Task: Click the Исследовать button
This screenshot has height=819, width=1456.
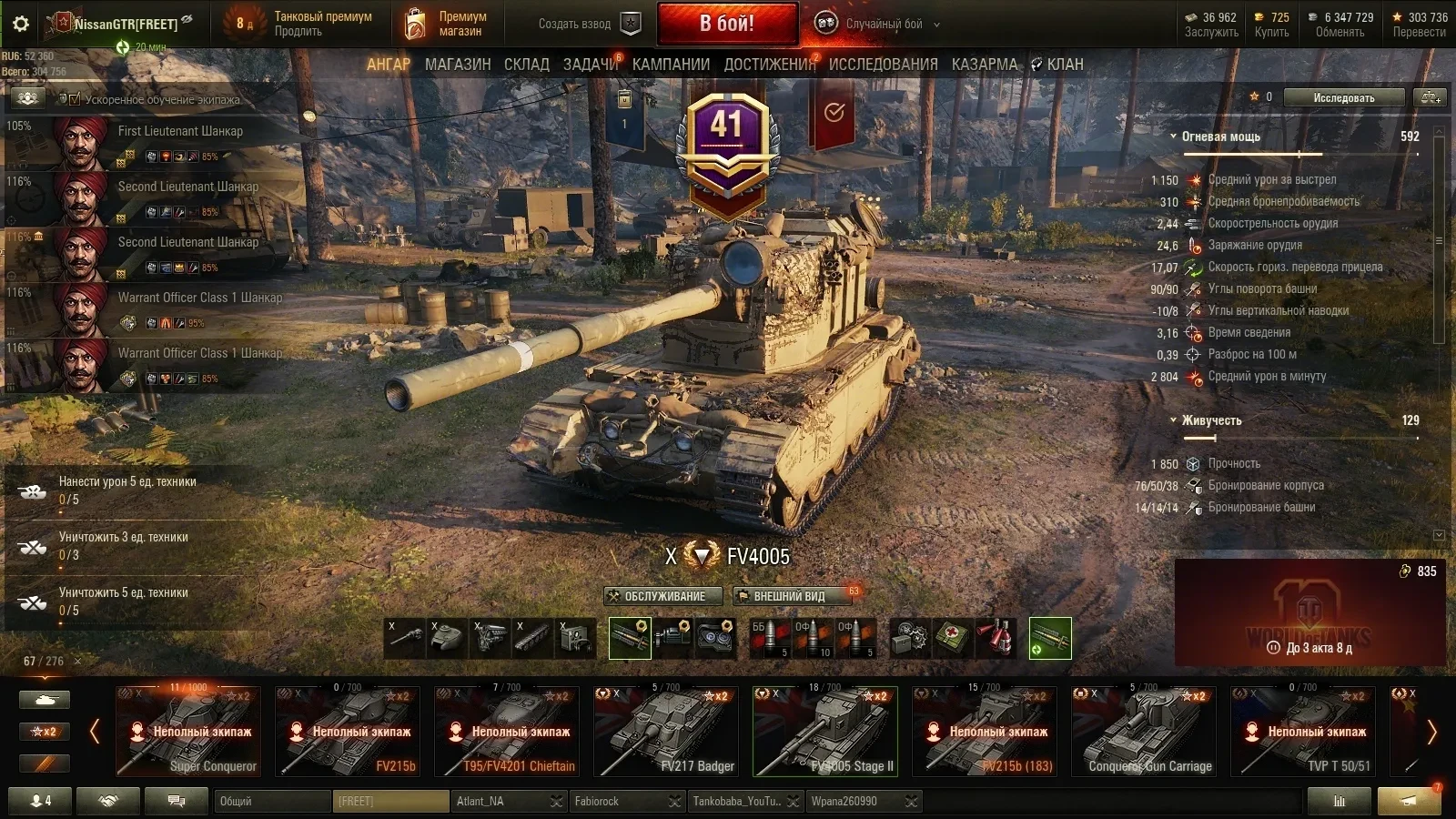Action: click(1343, 98)
